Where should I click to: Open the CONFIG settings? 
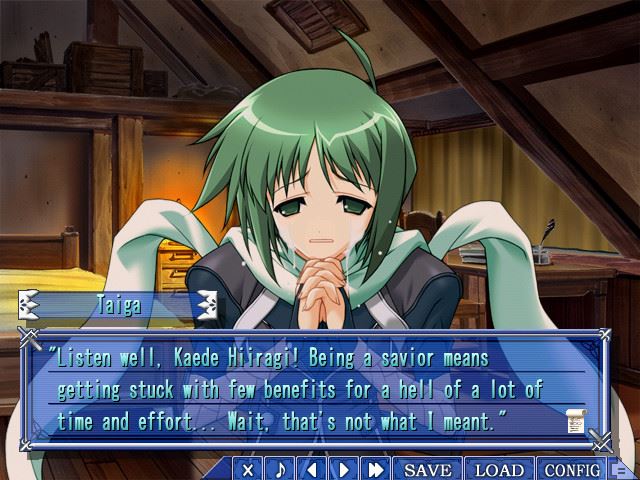(572, 469)
